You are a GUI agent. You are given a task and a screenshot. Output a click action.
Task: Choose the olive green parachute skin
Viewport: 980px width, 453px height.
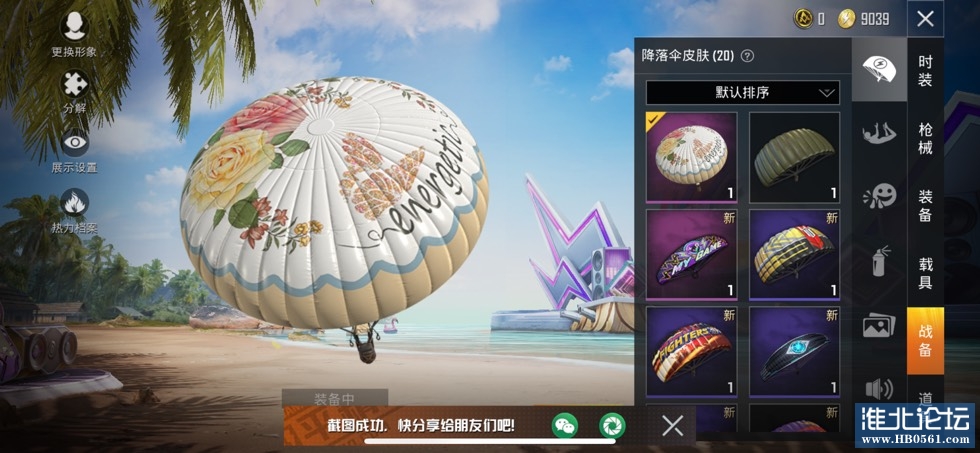point(794,156)
